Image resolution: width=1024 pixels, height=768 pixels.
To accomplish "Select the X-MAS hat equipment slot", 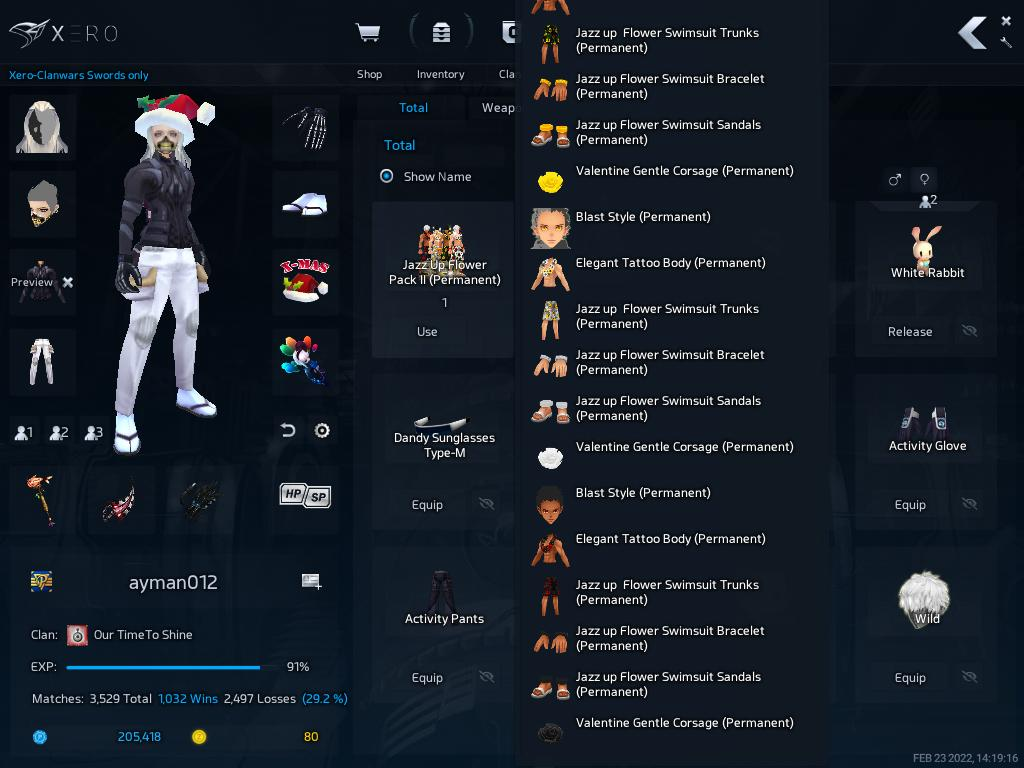I will [x=305, y=281].
